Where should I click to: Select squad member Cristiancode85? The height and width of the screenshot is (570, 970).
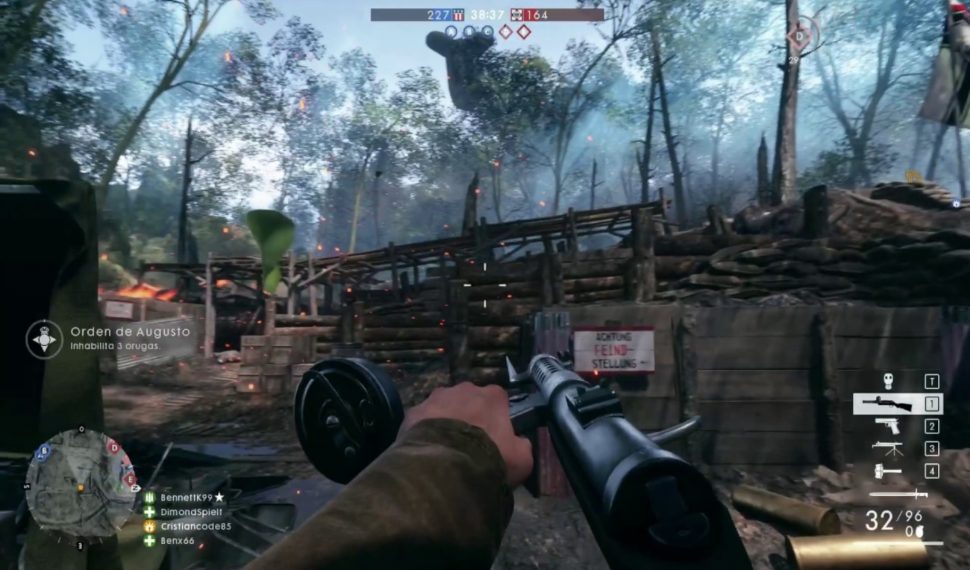pyautogui.click(x=195, y=526)
